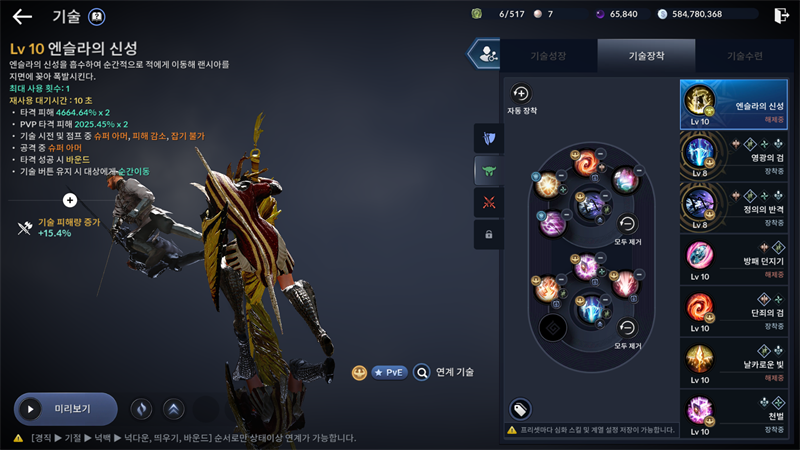Start the 미리보기 skill preview
The width and height of the screenshot is (800, 450).
[66, 409]
